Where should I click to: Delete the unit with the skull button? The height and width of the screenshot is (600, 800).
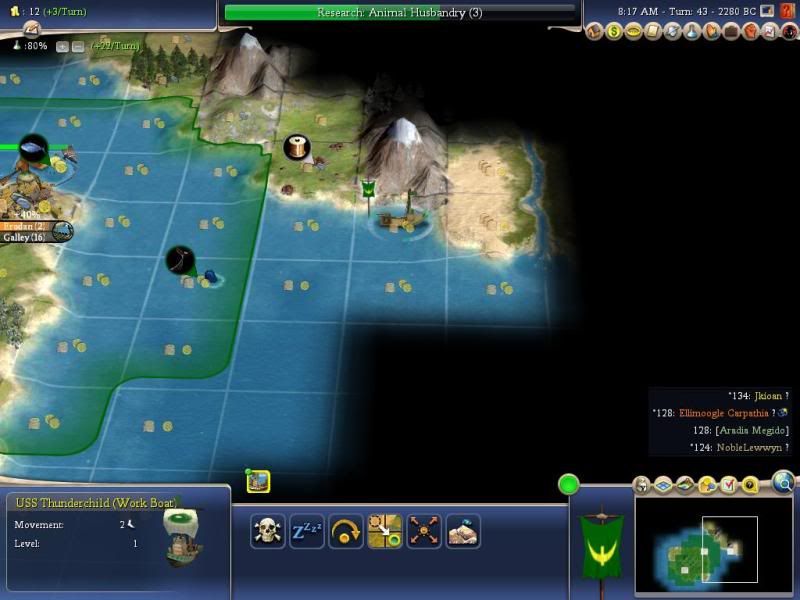coord(268,531)
